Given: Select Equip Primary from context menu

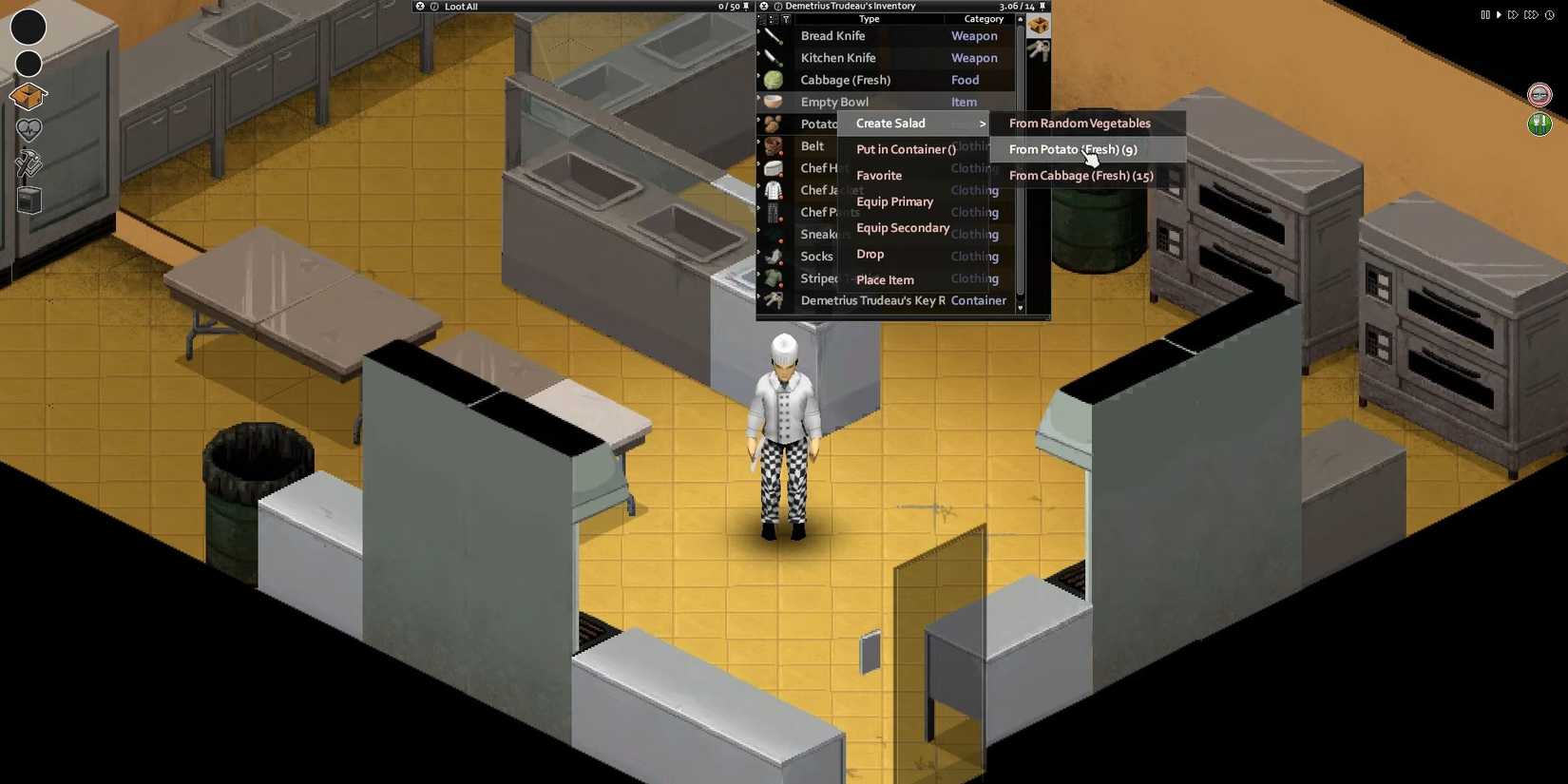Looking at the screenshot, I should [894, 201].
